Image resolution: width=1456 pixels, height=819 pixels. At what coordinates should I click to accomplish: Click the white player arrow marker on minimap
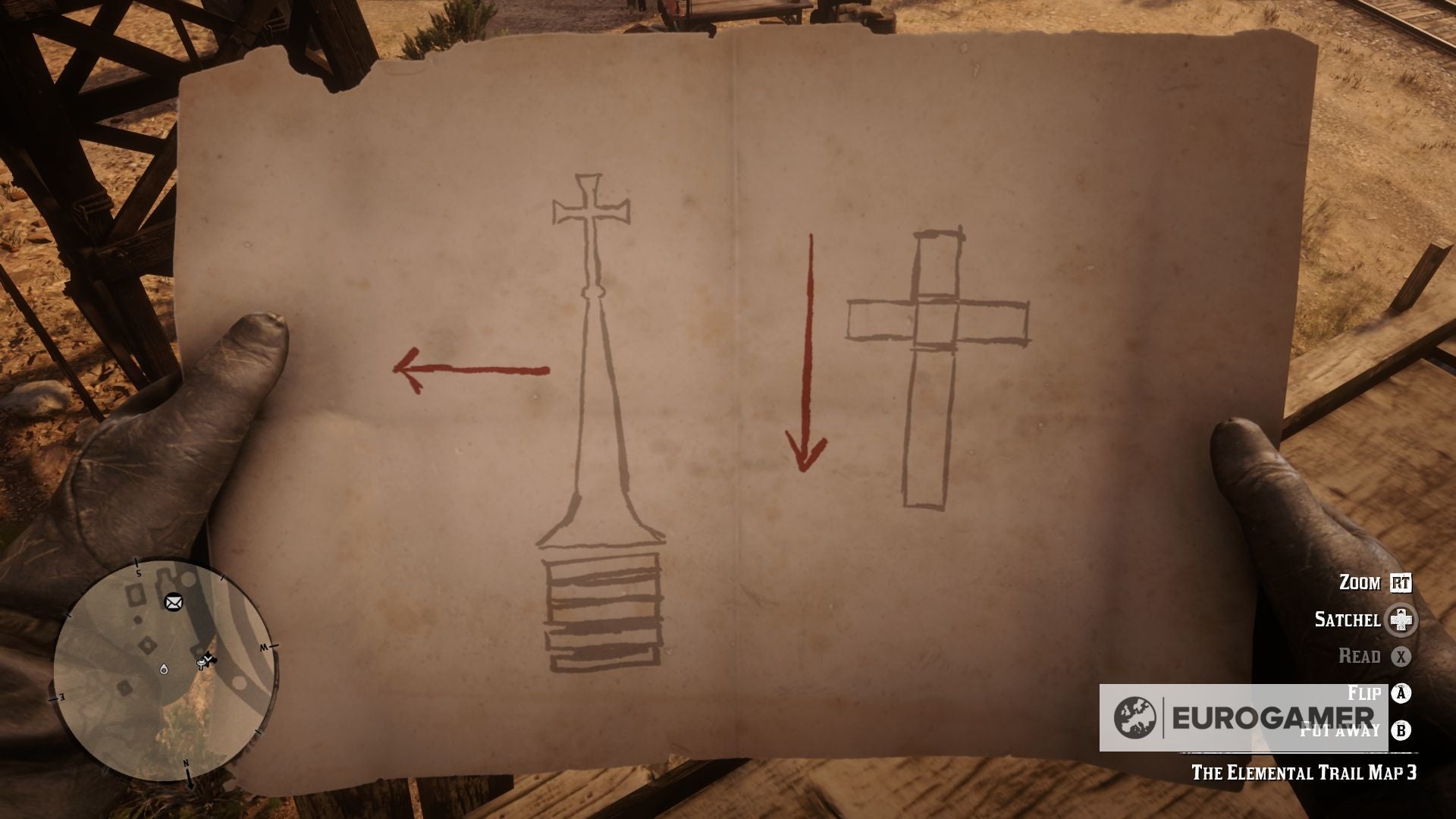(x=208, y=657)
